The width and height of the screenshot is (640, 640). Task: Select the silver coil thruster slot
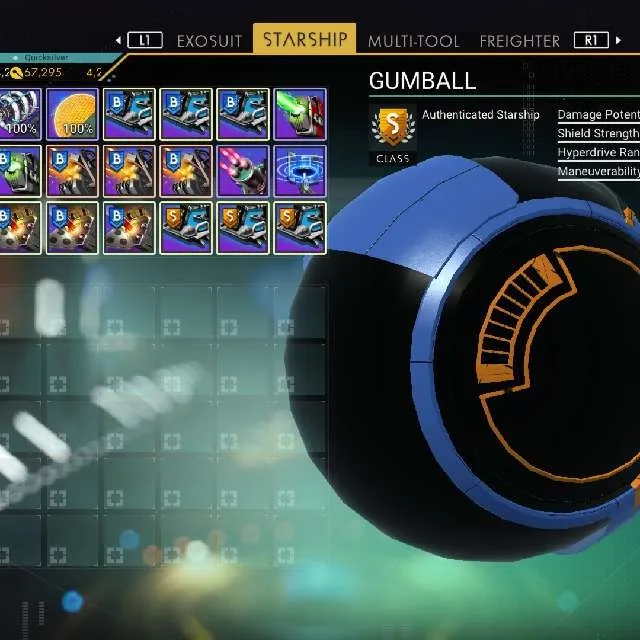point(16,114)
